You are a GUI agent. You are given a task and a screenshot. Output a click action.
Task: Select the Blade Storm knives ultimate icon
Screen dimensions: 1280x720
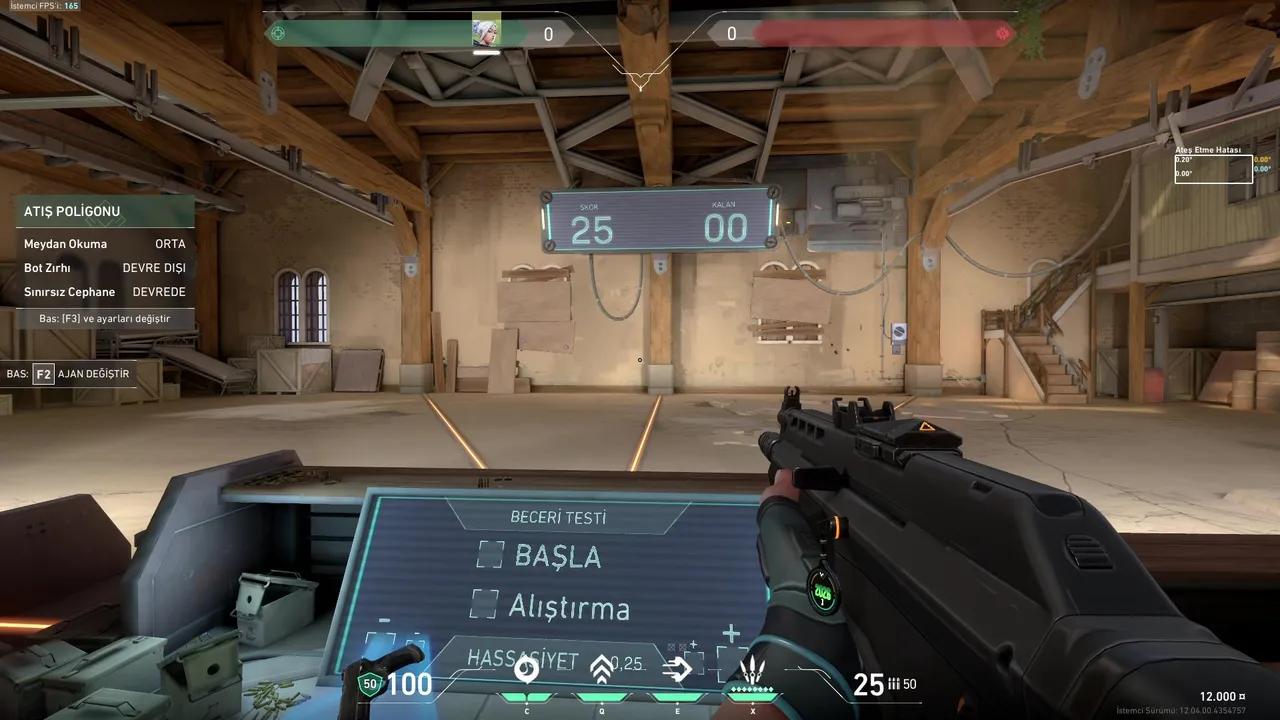point(753,669)
